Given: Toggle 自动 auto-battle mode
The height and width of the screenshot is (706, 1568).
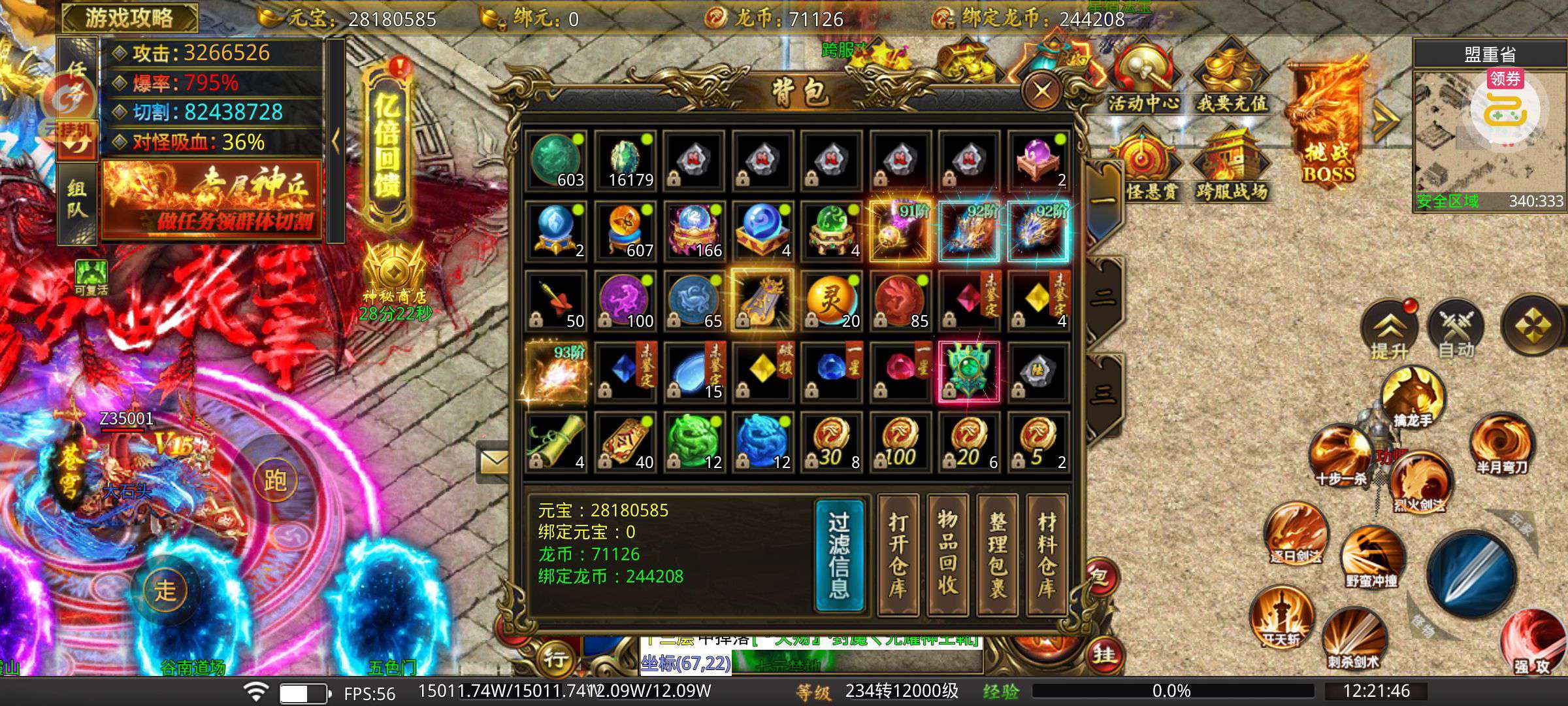Looking at the screenshot, I should 1456,330.
